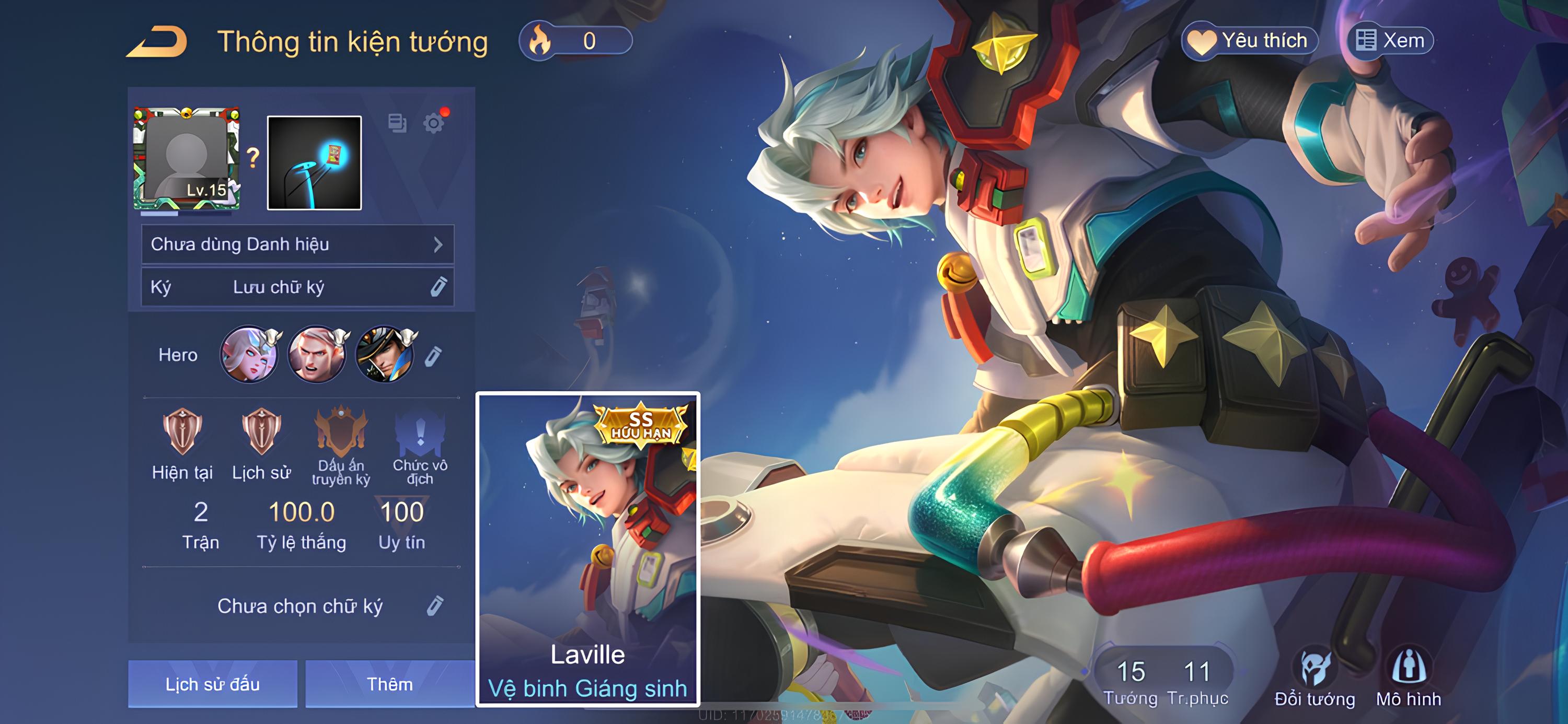Select the black thumbnail with glowing blue item

[x=314, y=163]
